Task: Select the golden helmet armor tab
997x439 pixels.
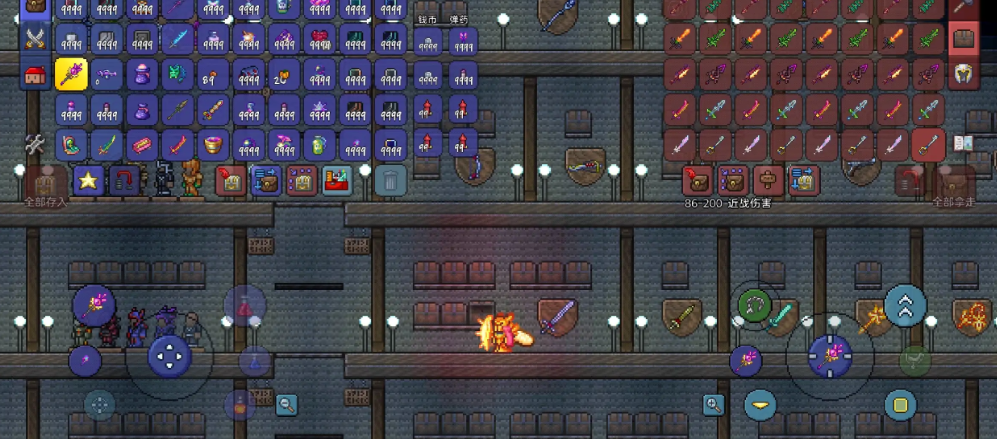Action: pos(964,74)
